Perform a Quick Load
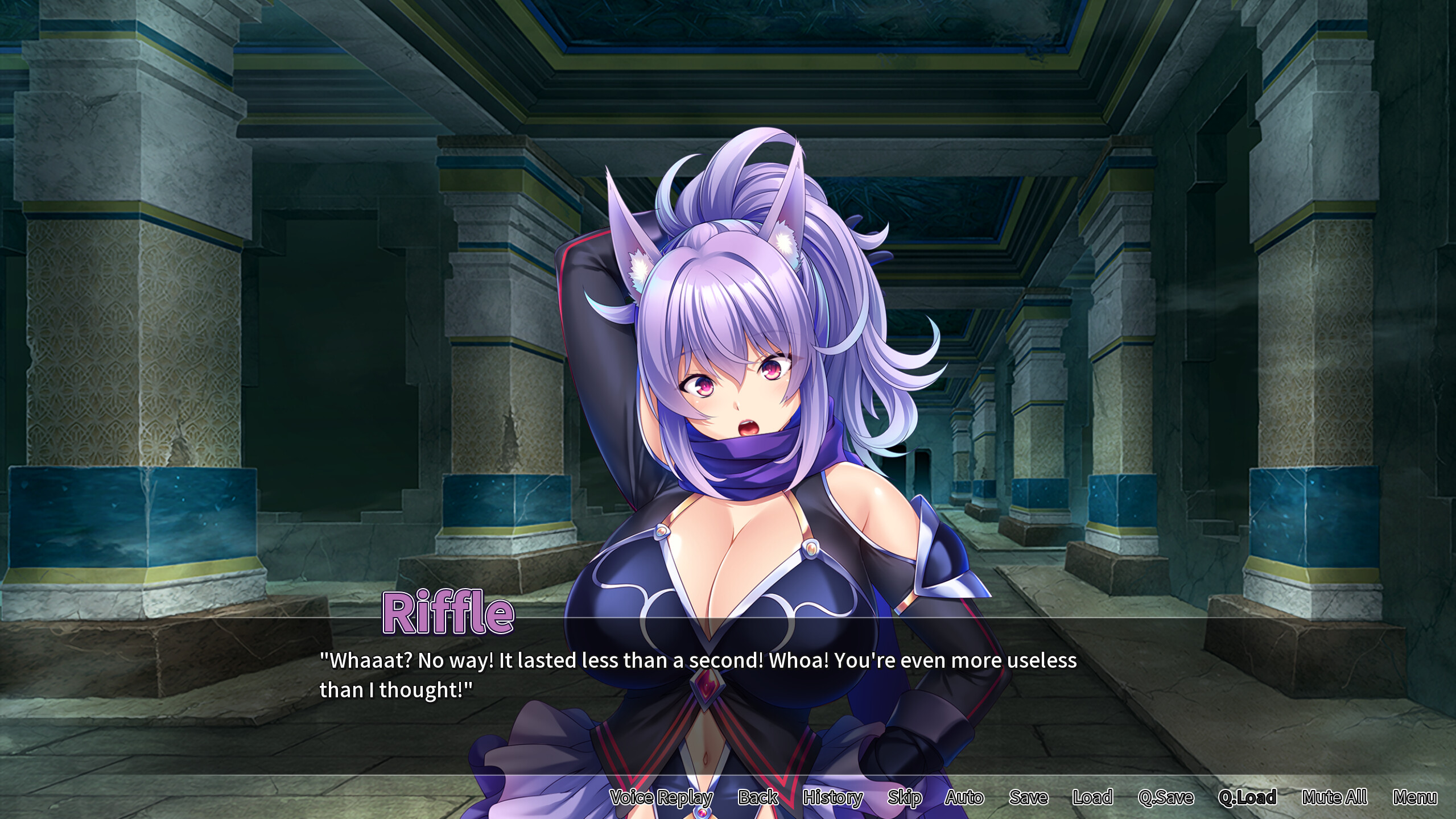 pyautogui.click(x=1249, y=798)
